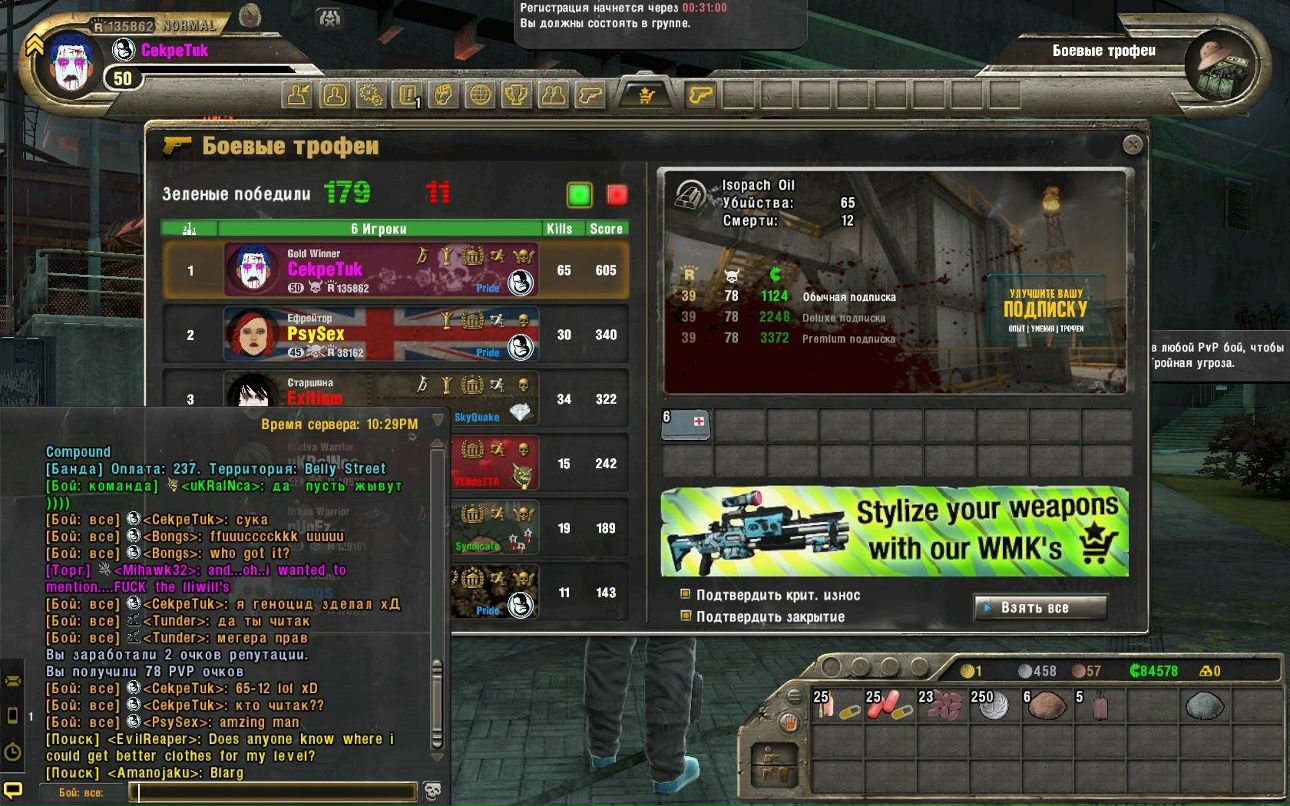Select the medkit trophy slot
The height and width of the screenshot is (806, 1290).
pyautogui.click(x=686, y=425)
